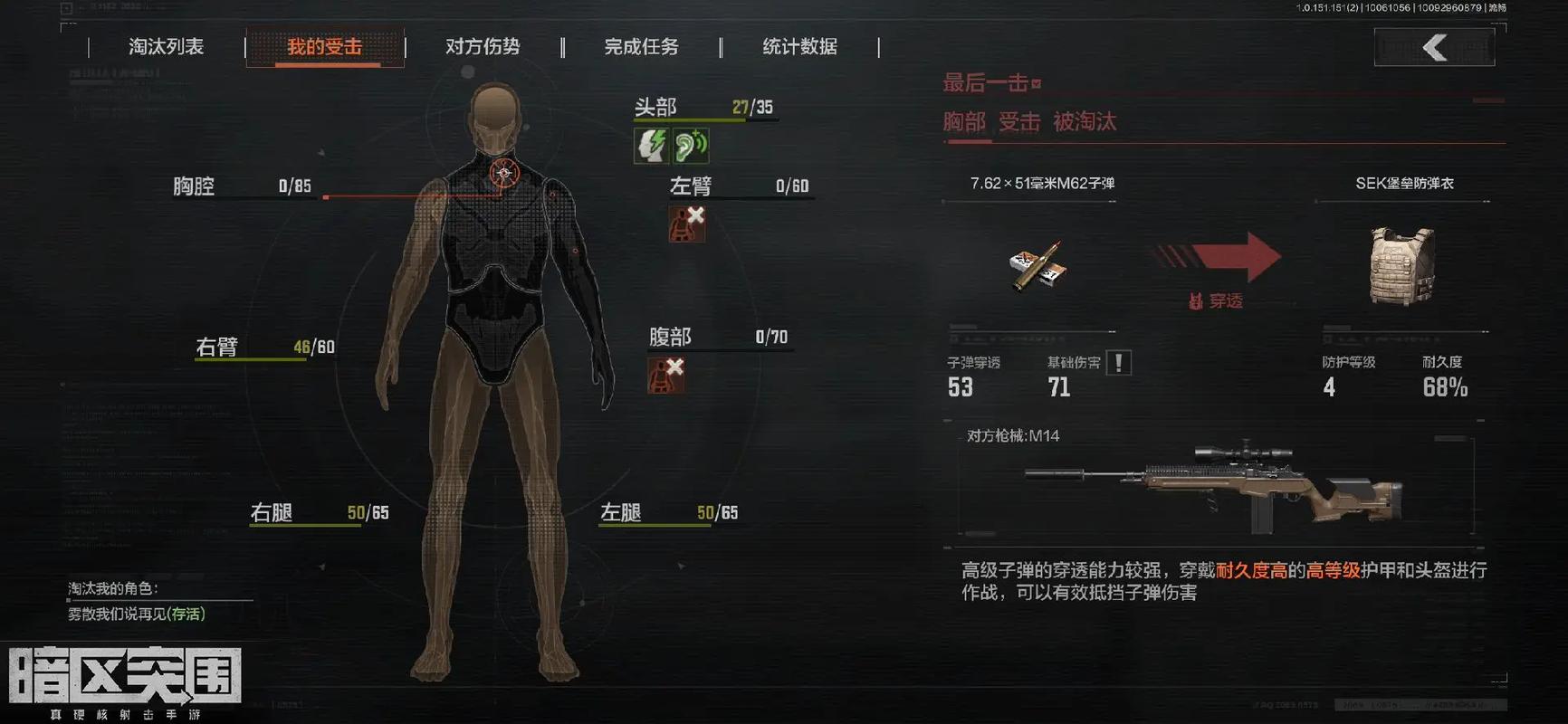1568x724 pixels.
Task: Switch to the 淘汰列表 tab
Action: [x=168, y=47]
